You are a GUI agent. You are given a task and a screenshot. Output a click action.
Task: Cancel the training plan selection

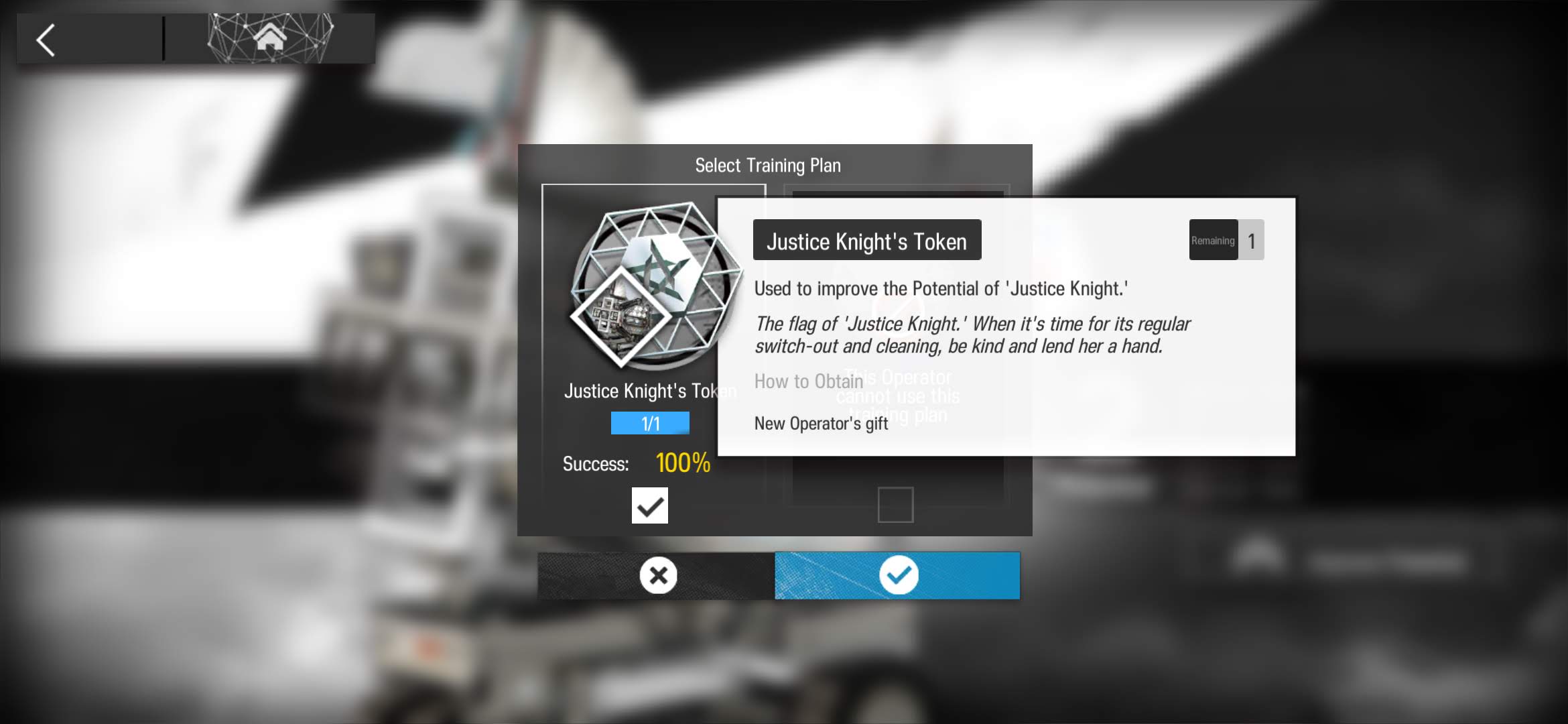point(657,575)
